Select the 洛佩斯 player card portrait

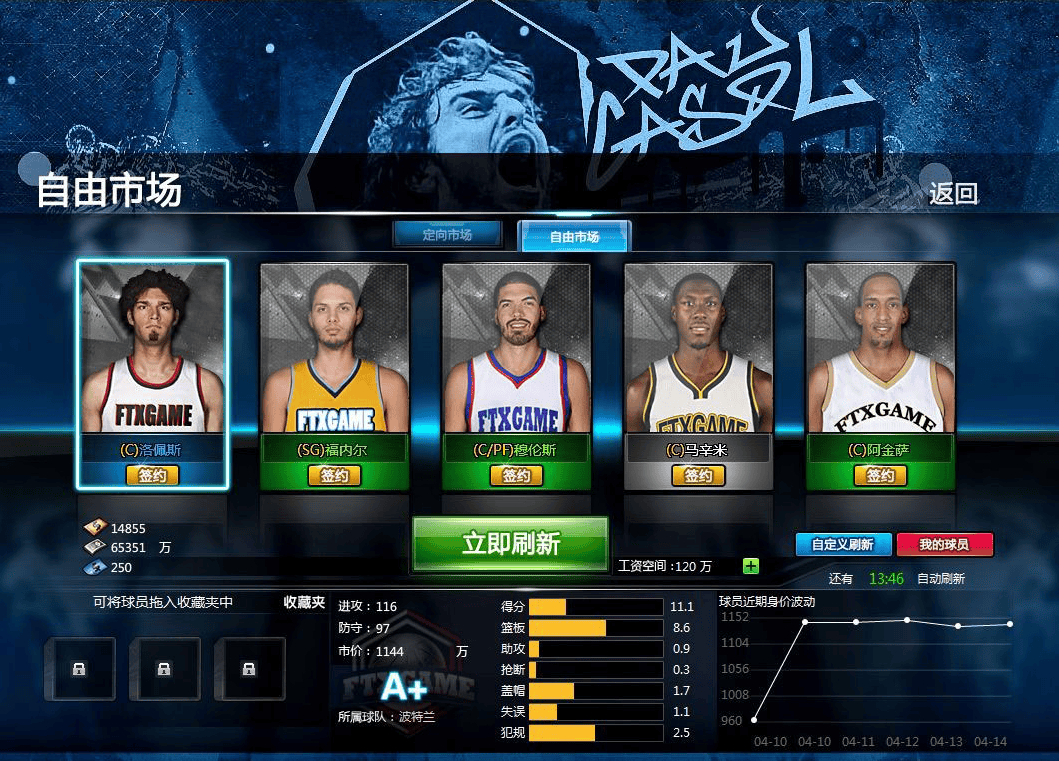[152, 349]
